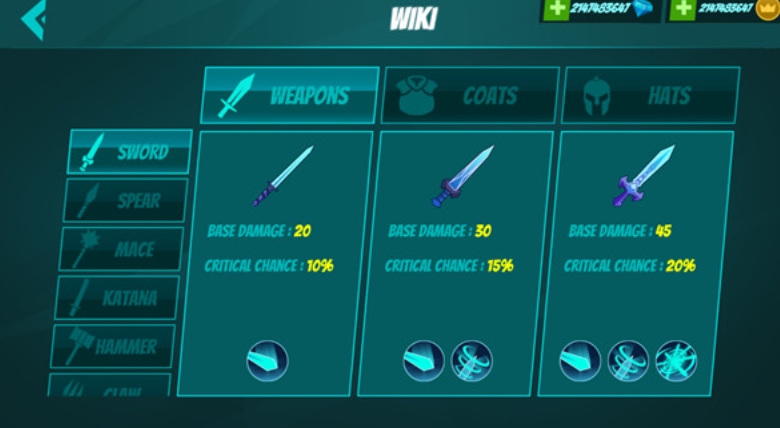
Task: Switch to the Weapons tab
Action: [291, 96]
